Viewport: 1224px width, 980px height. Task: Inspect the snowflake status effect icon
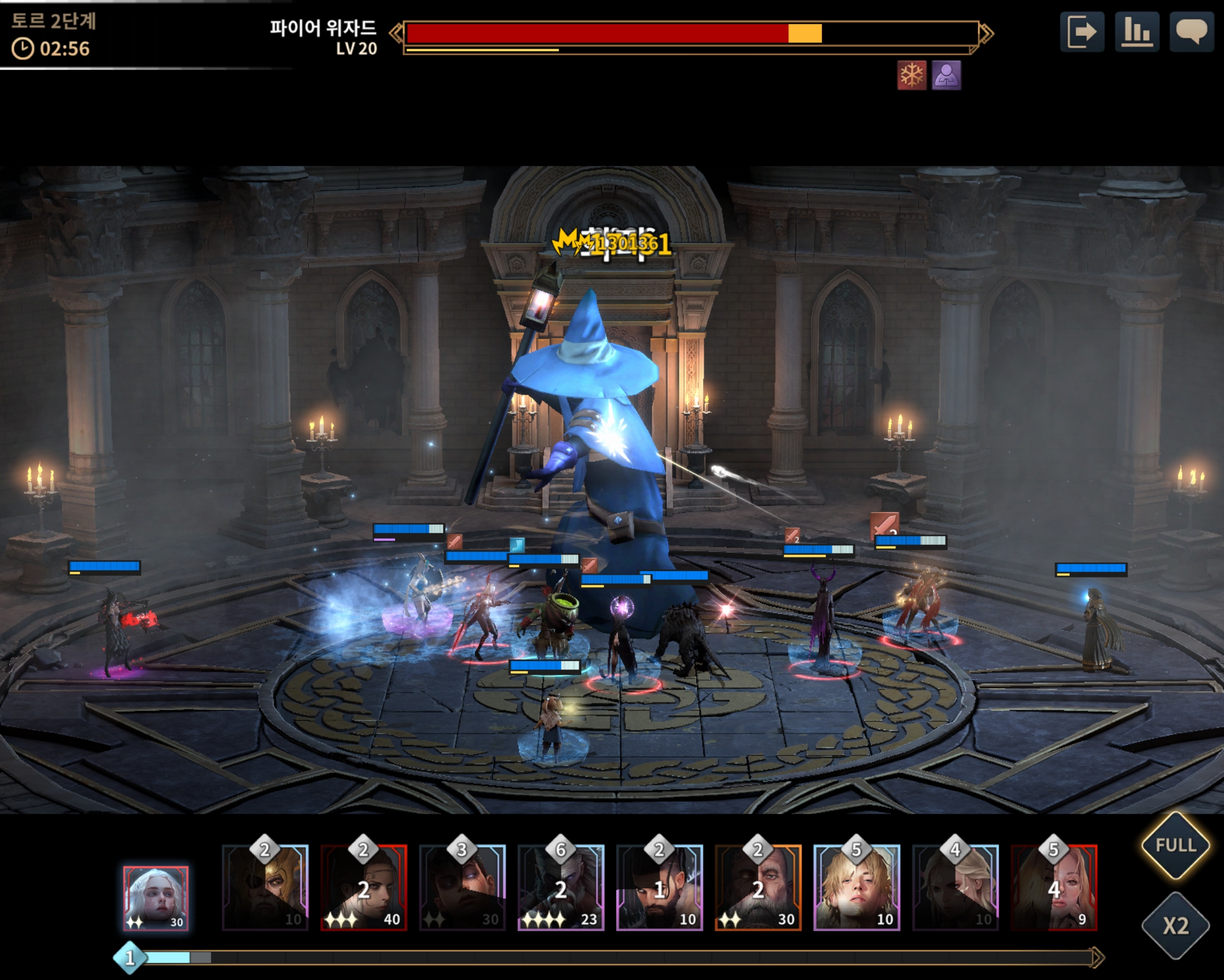point(911,75)
